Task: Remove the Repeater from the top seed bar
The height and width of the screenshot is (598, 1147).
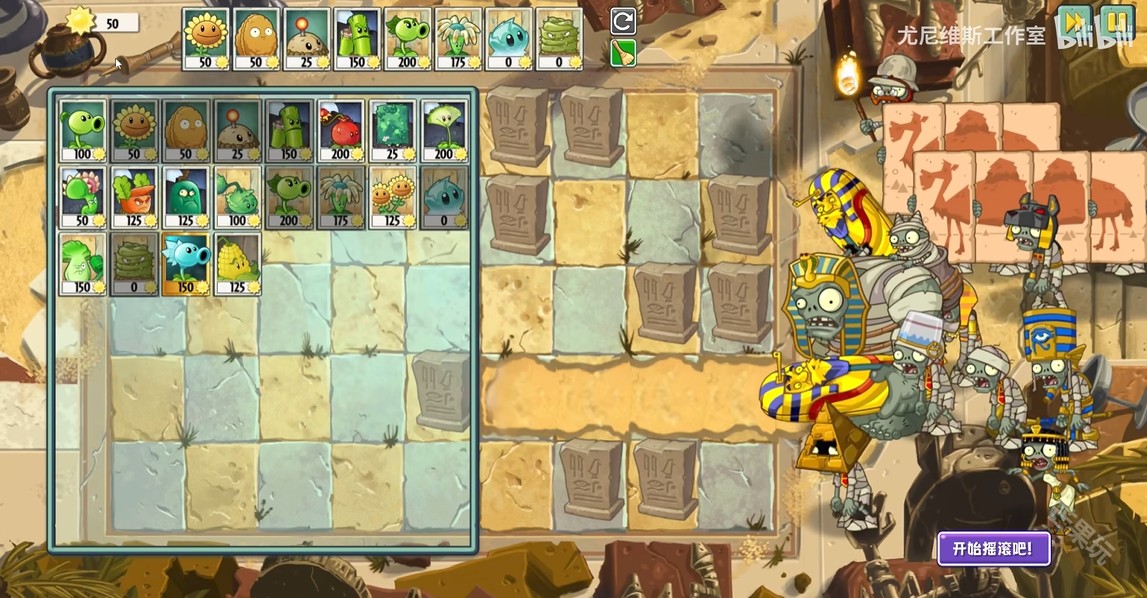Action: pos(408,39)
